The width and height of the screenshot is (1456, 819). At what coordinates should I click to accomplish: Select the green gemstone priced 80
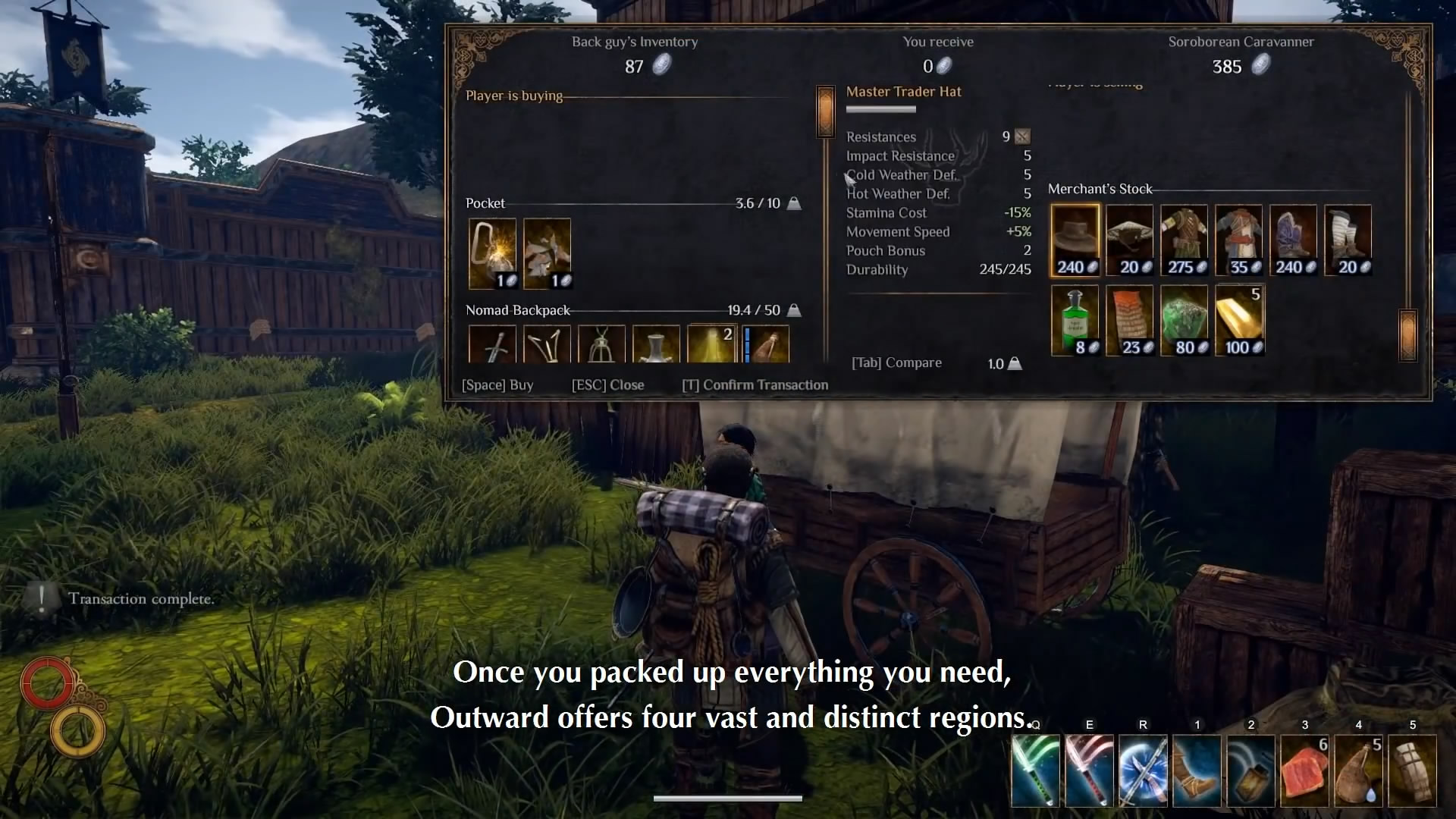click(x=1185, y=318)
